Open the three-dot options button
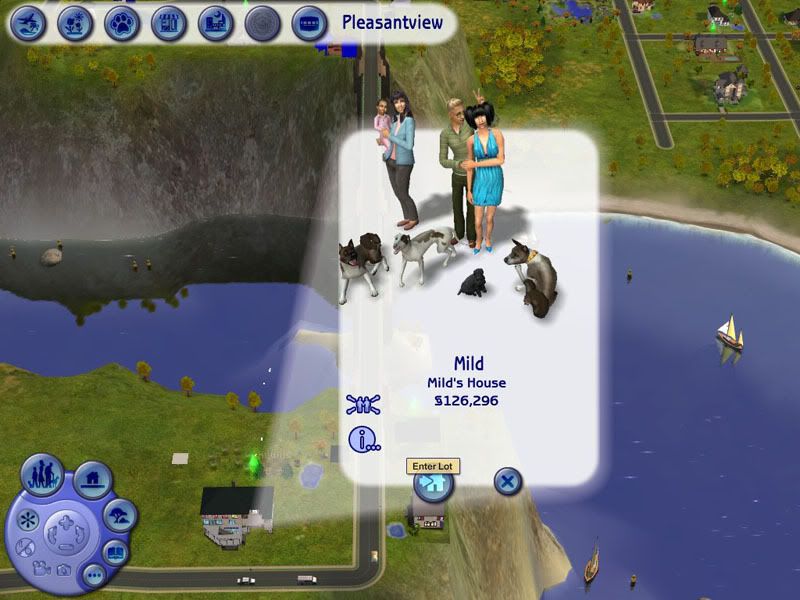The width and height of the screenshot is (800, 600). click(93, 575)
